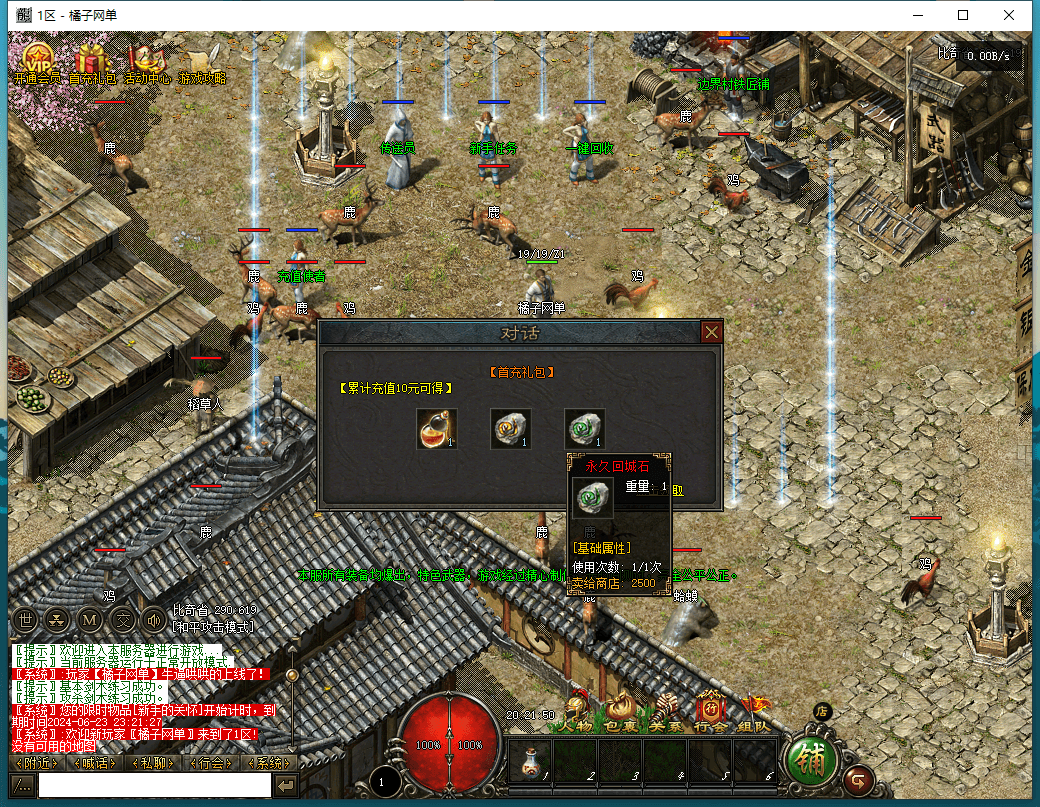This screenshot has height=807, width=1040.
Task: Switch chat to the 系统 channel
Action: click(270, 763)
